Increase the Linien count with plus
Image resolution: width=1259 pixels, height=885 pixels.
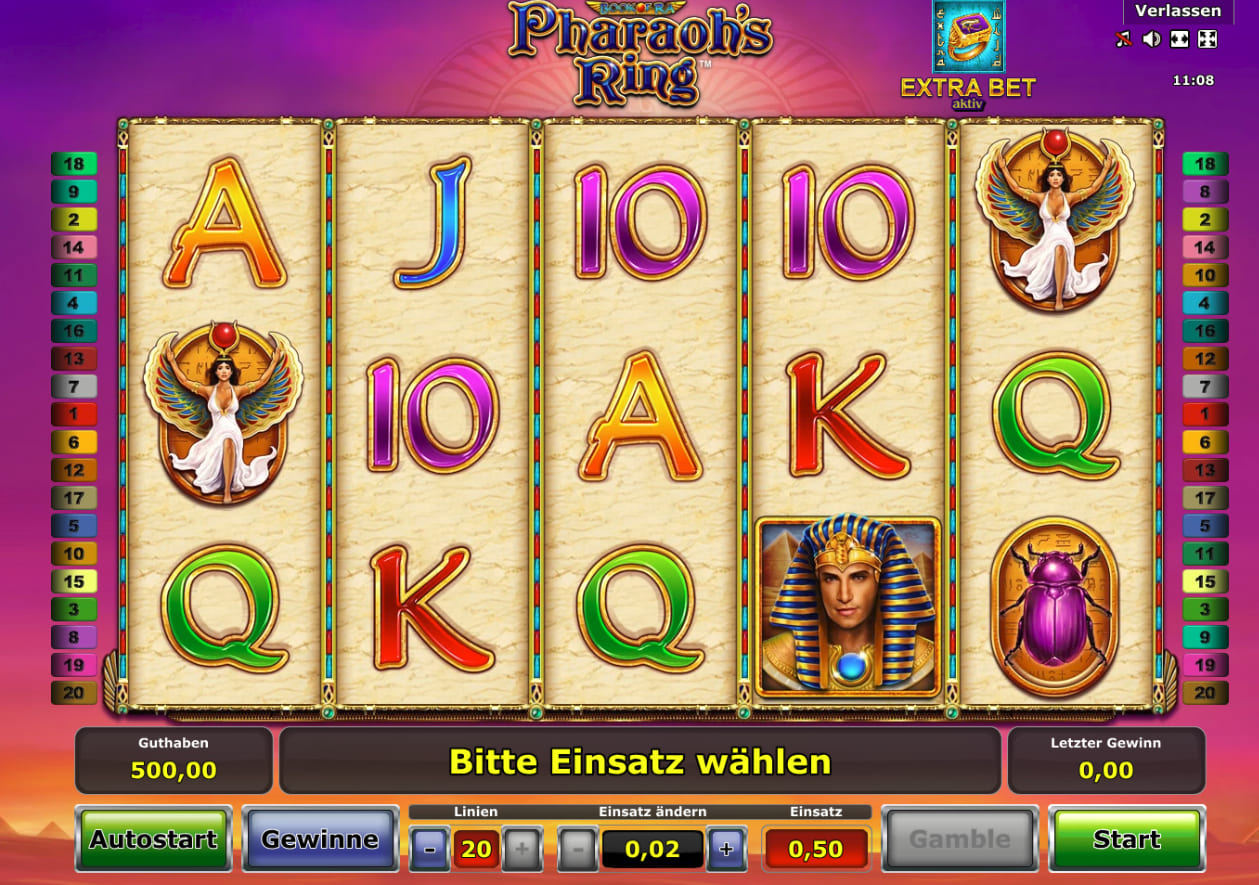522,850
